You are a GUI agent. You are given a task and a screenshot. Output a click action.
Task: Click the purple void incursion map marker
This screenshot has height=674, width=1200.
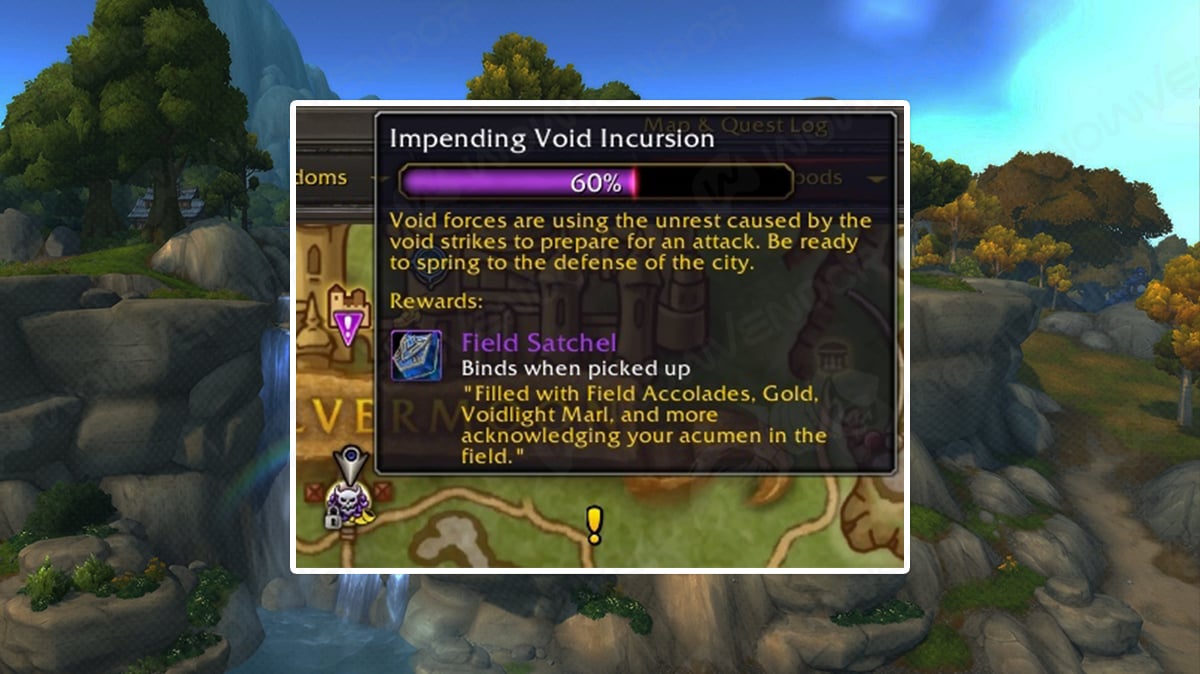[x=348, y=326]
